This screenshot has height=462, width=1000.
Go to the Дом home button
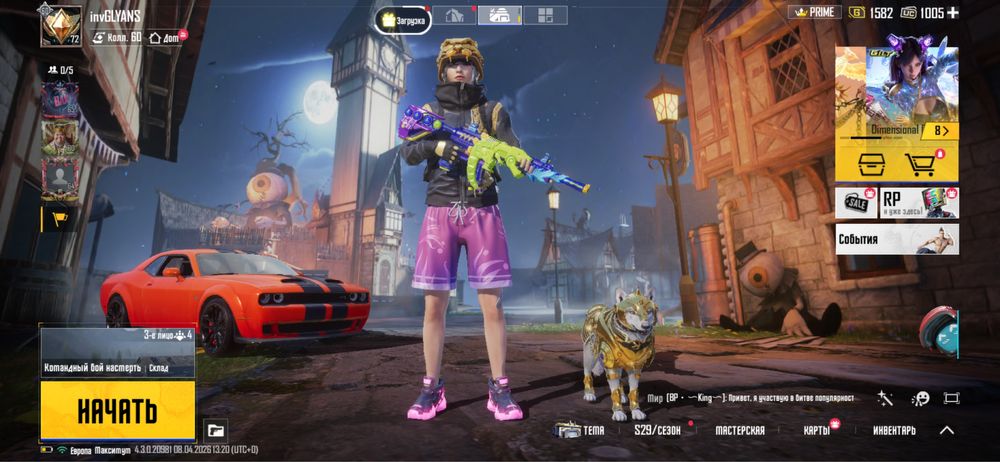tap(165, 37)
